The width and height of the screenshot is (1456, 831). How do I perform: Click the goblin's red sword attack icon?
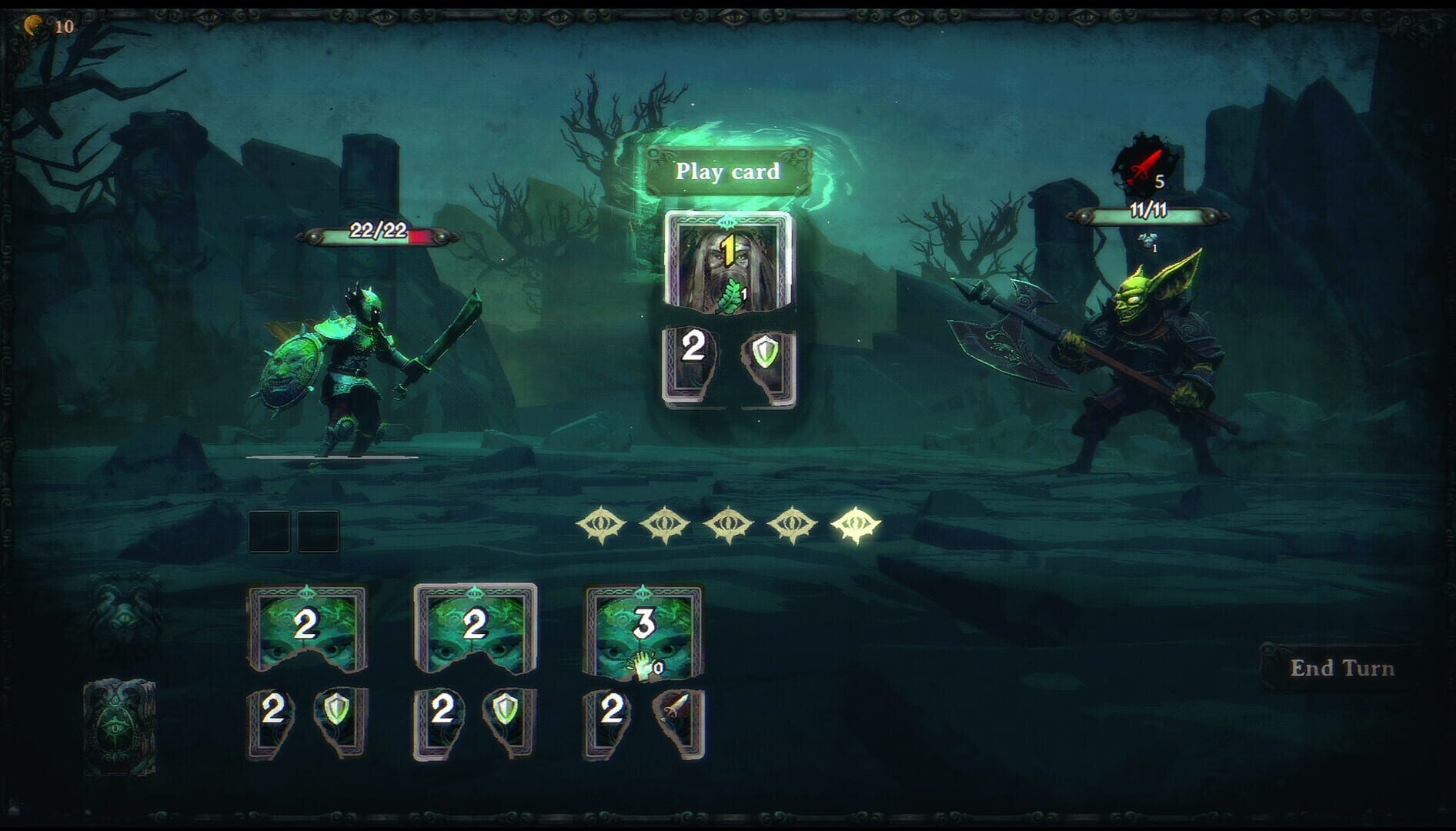pos(1144,164)
